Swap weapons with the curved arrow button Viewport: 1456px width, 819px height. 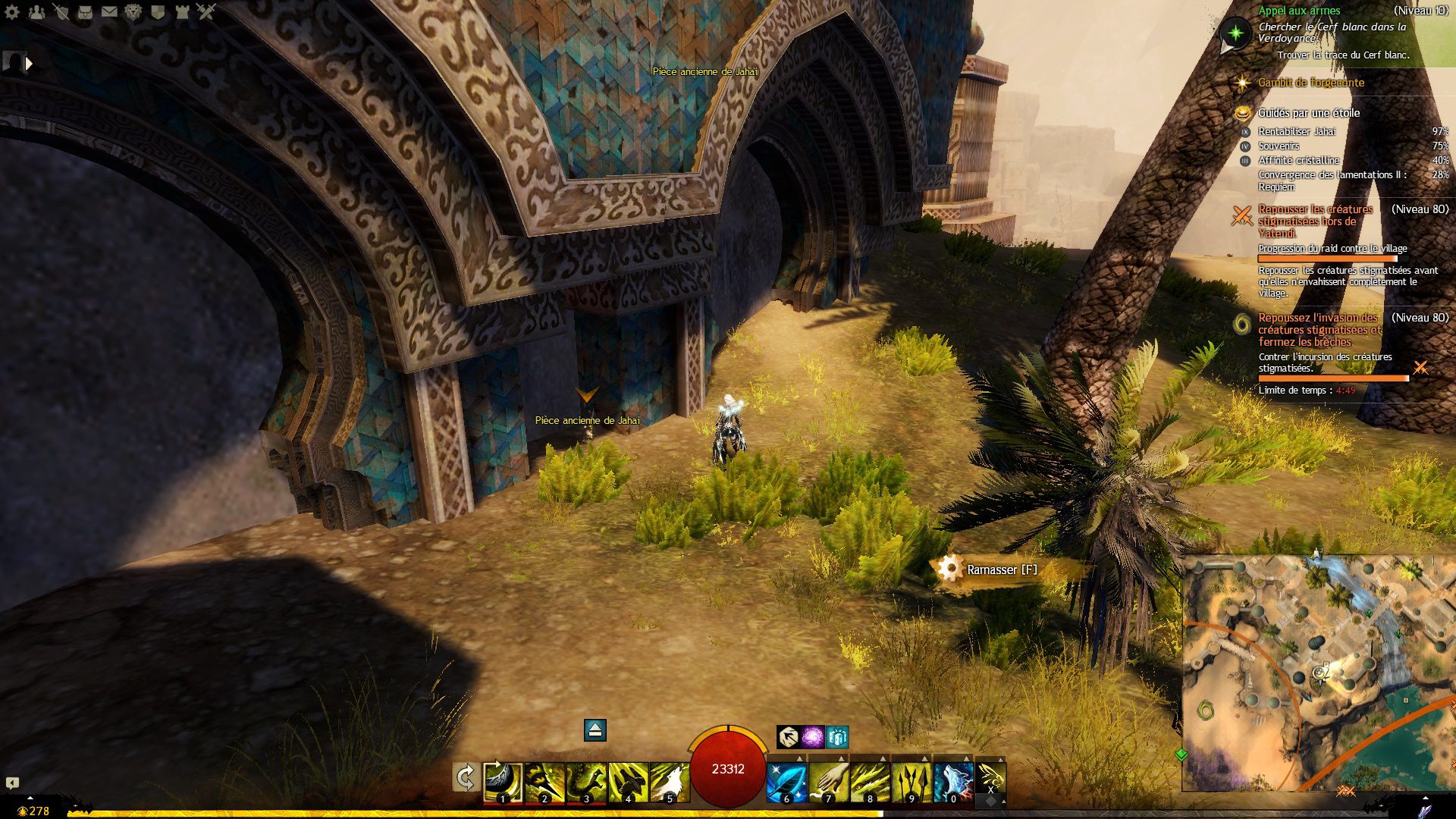click(x=466, y=778)
